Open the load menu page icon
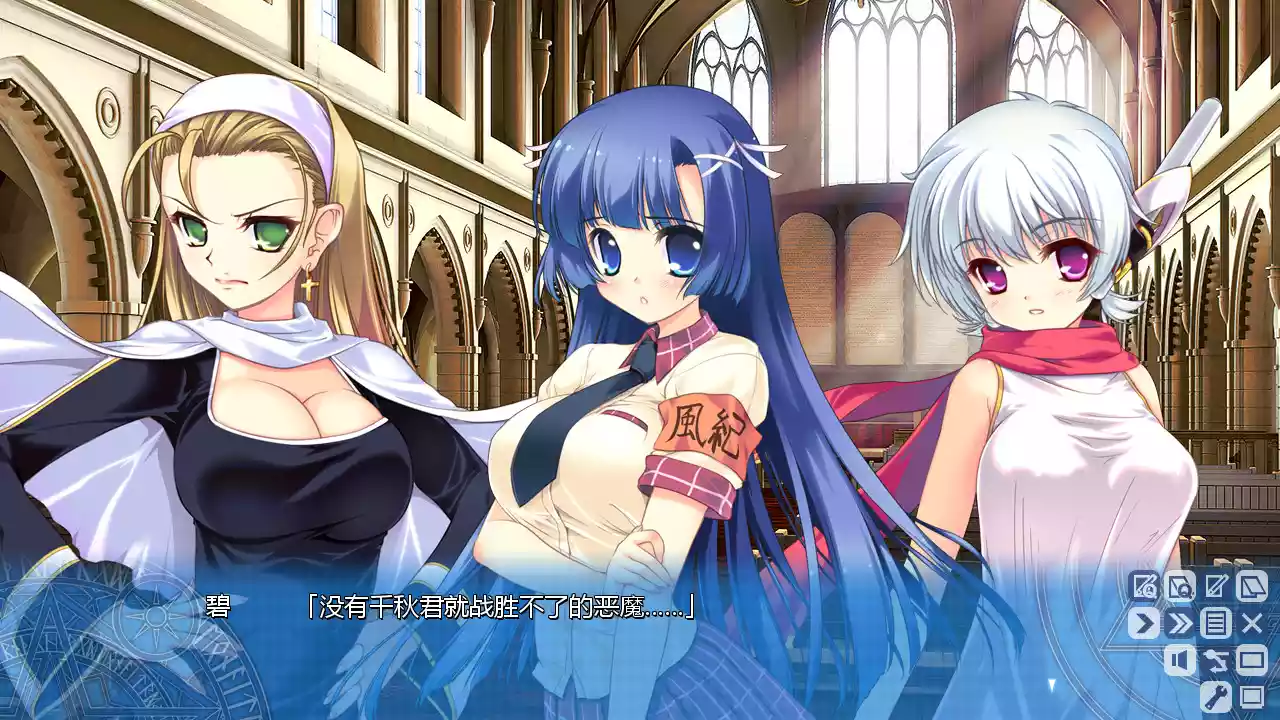The image size is (1280, 720). [1252, 586]
